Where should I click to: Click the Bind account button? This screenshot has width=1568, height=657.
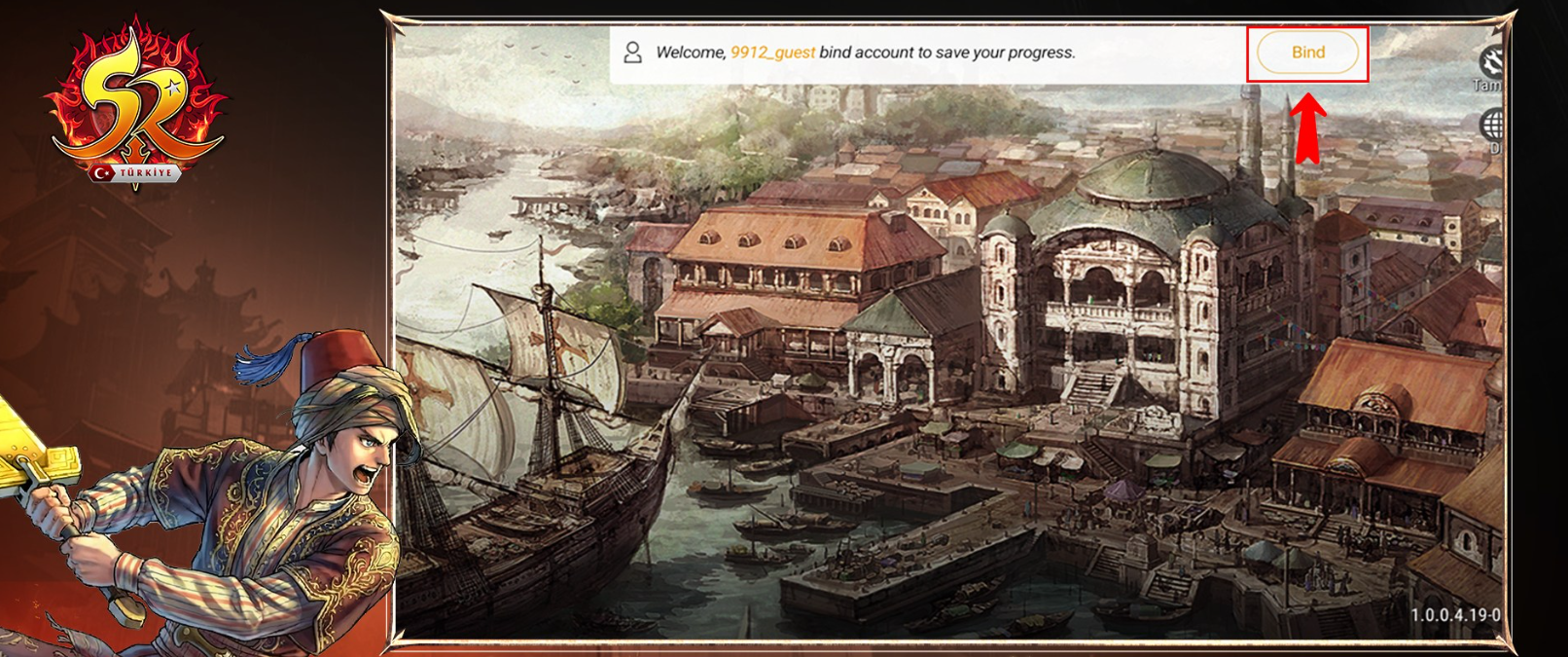[1307, 53]
